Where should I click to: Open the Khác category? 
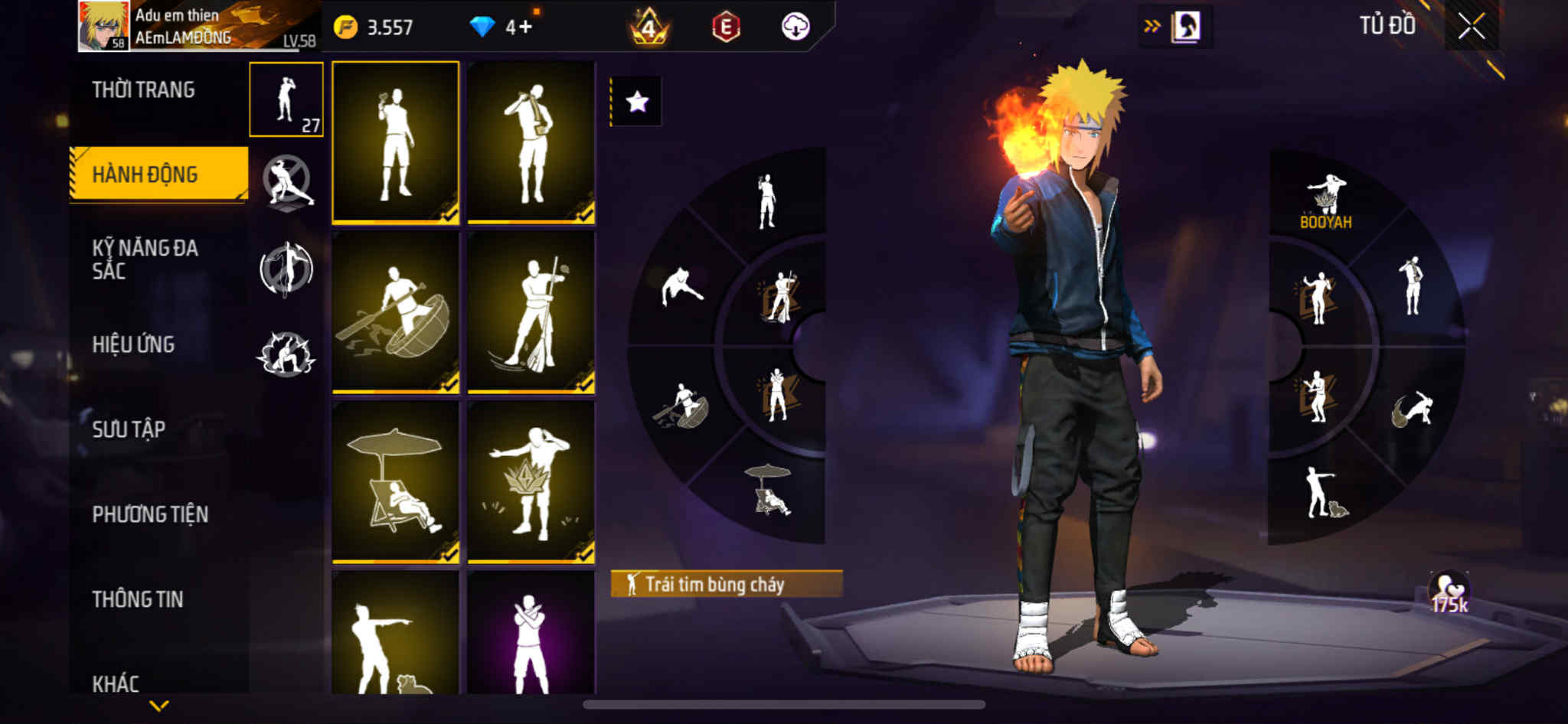(116, 683)
